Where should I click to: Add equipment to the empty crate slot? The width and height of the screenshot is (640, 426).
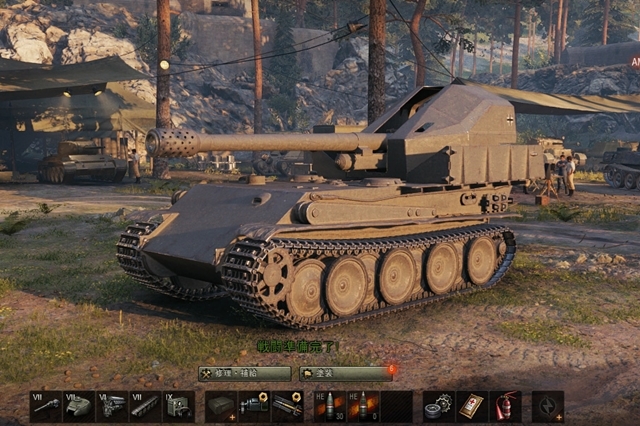(x=221, y=406)
